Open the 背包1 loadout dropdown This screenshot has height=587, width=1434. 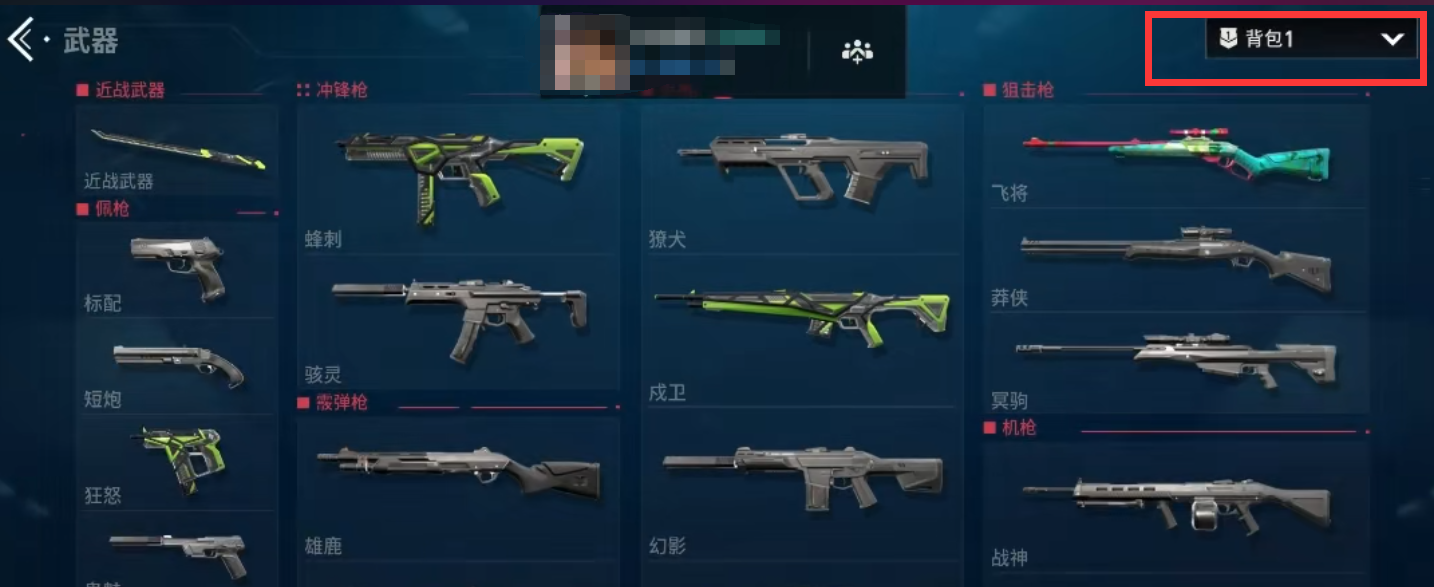coord(1311,40)
